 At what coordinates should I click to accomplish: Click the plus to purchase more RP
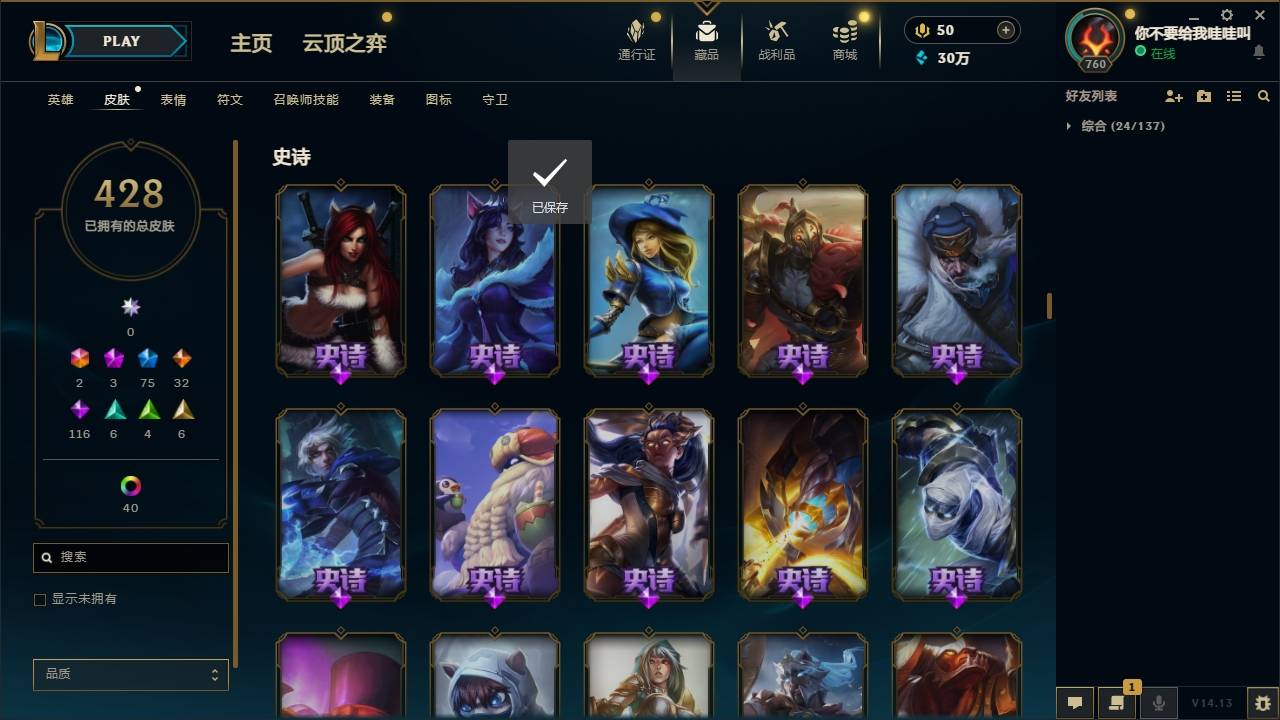coord(1005,30)
